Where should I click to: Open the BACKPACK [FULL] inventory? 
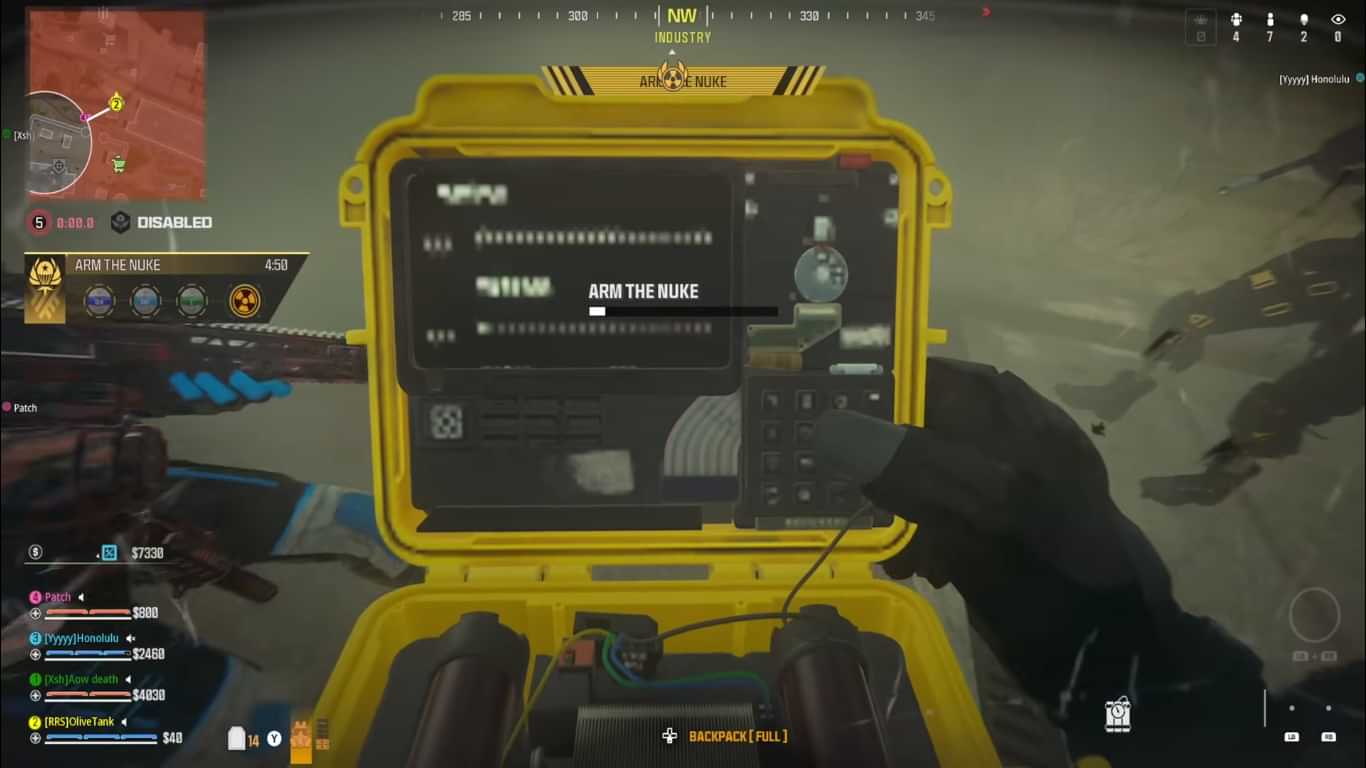click(737, 735)
